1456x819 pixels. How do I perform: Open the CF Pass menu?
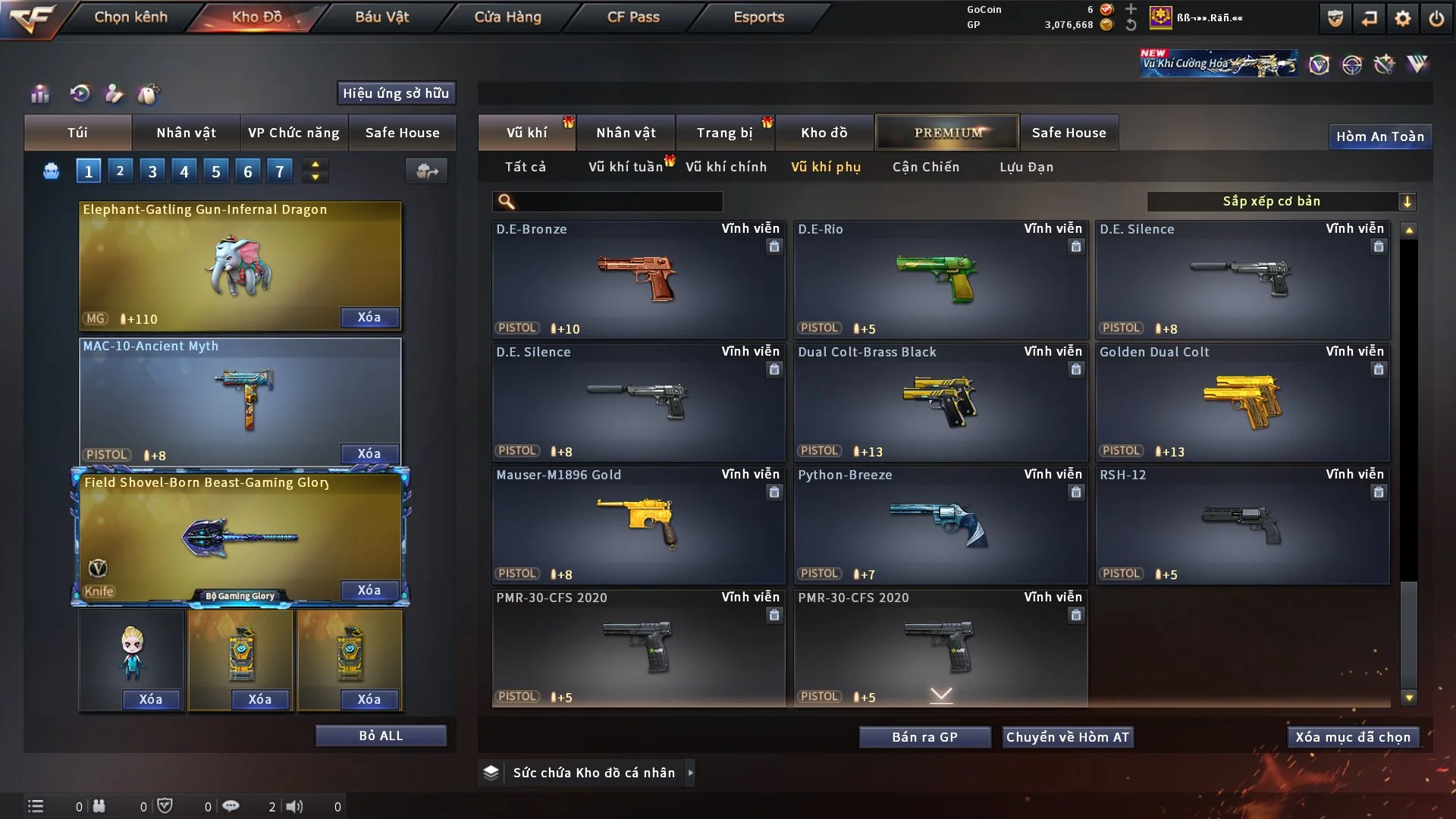tap(633, 17)
